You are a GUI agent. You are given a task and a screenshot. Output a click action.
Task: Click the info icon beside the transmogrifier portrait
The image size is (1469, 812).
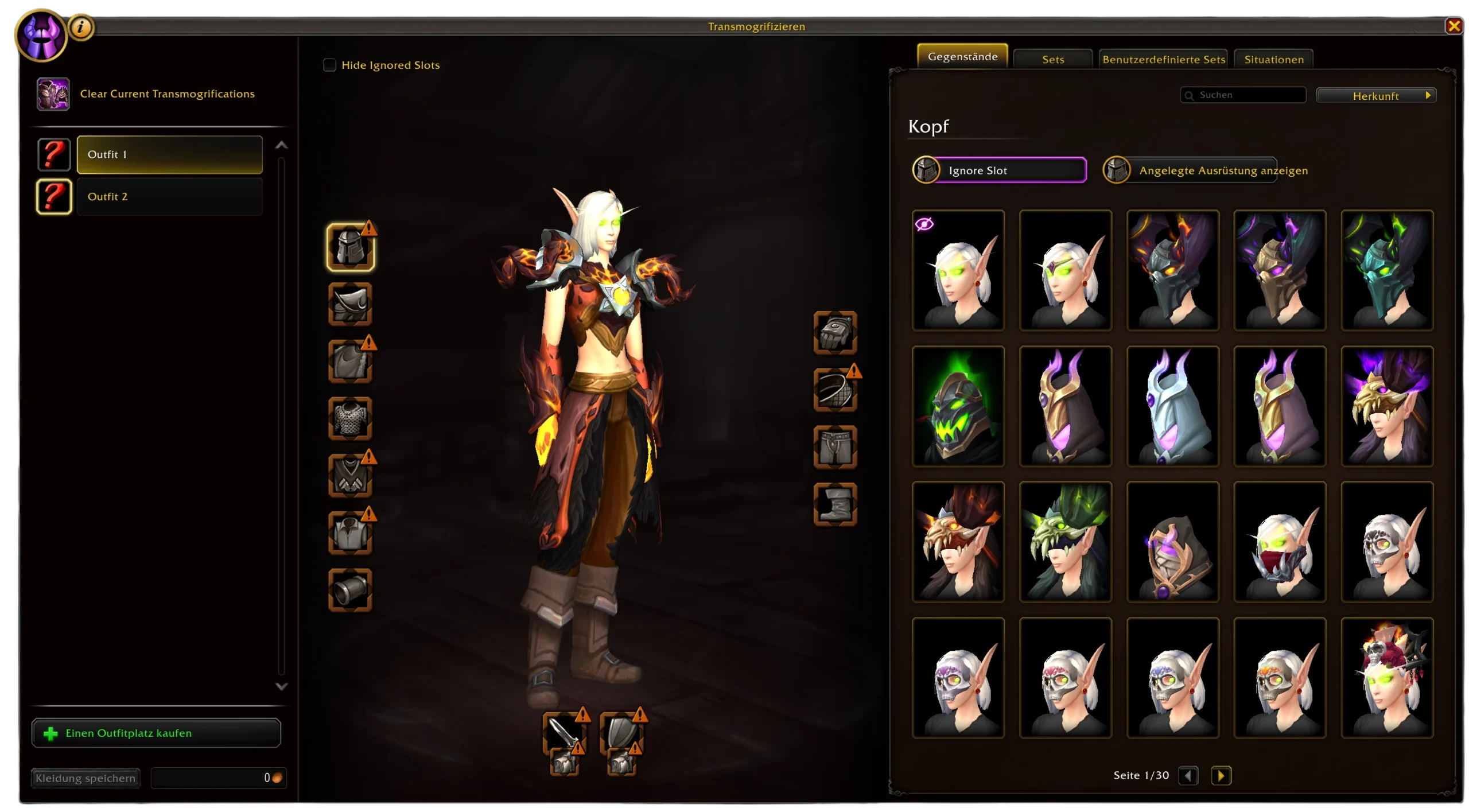80,26
